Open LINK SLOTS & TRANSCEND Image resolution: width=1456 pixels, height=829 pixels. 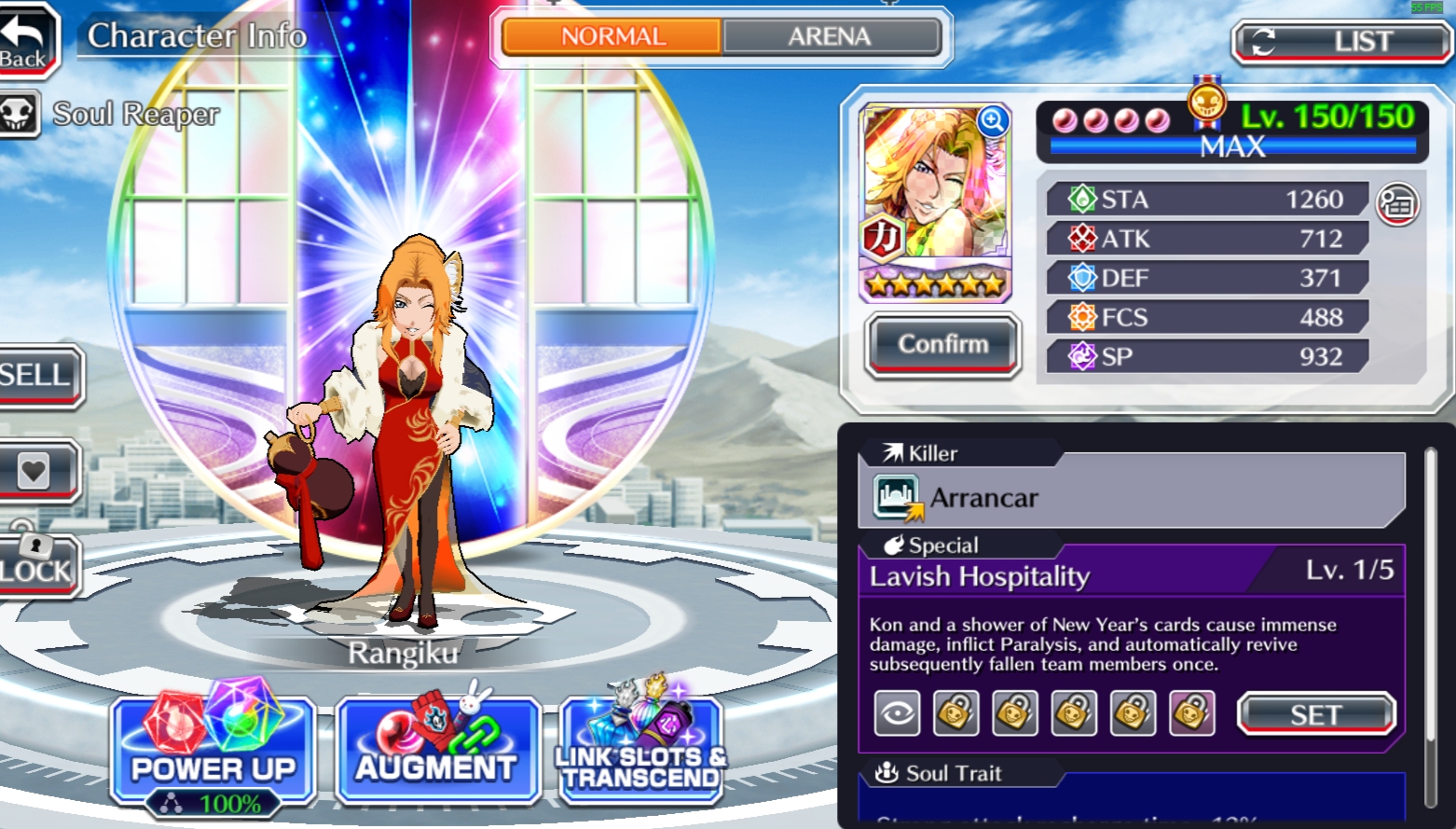click(641, 751)
